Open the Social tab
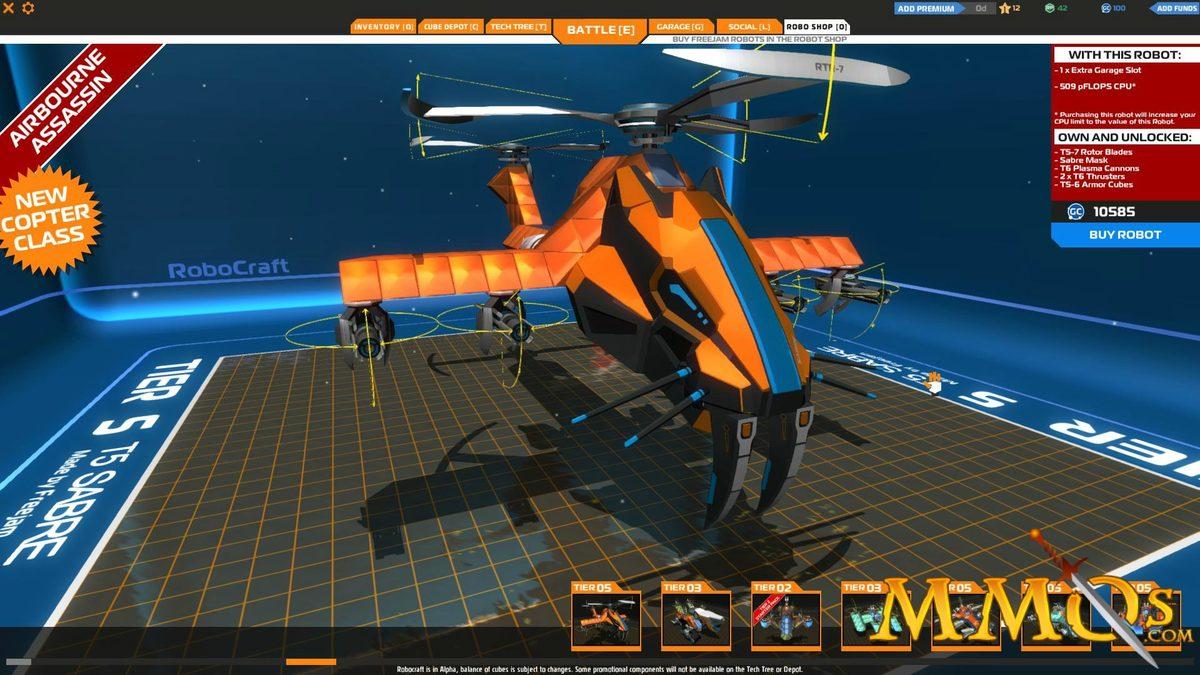 coord(749,27)
